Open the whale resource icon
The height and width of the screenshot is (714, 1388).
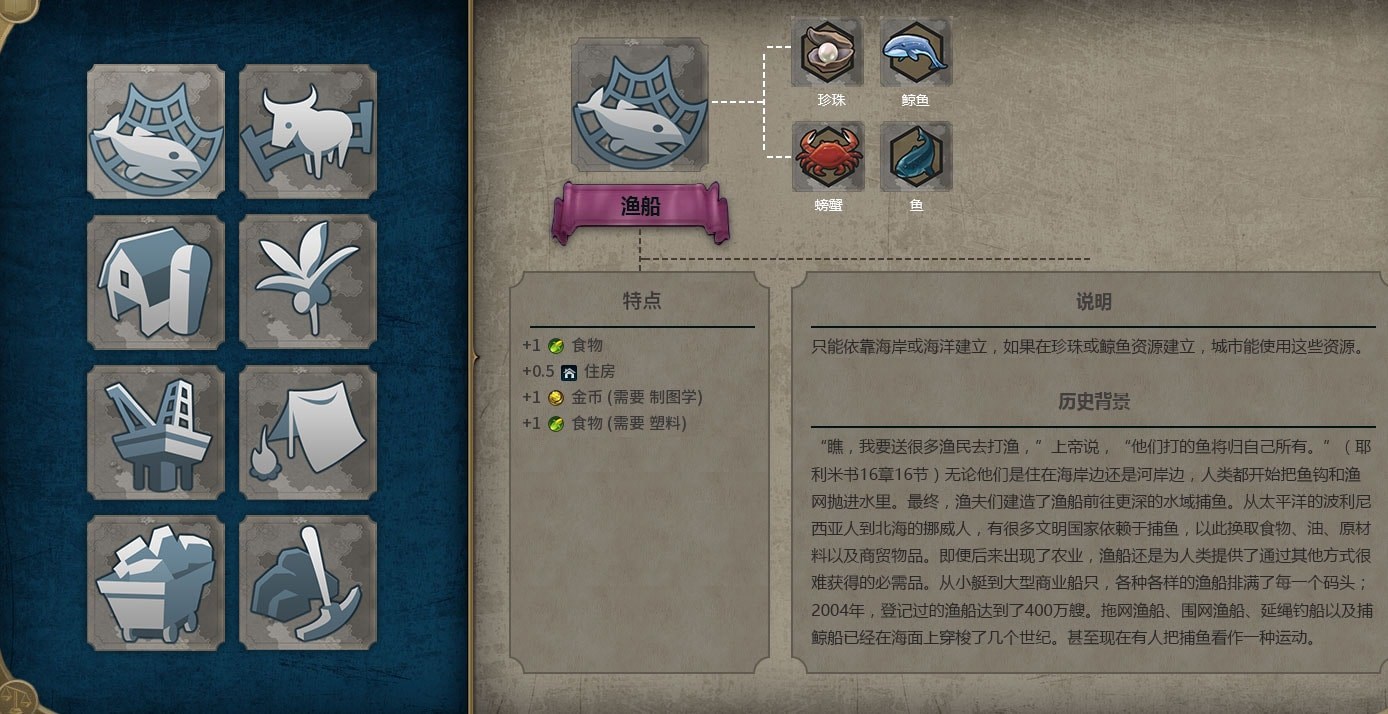point(916,53)
